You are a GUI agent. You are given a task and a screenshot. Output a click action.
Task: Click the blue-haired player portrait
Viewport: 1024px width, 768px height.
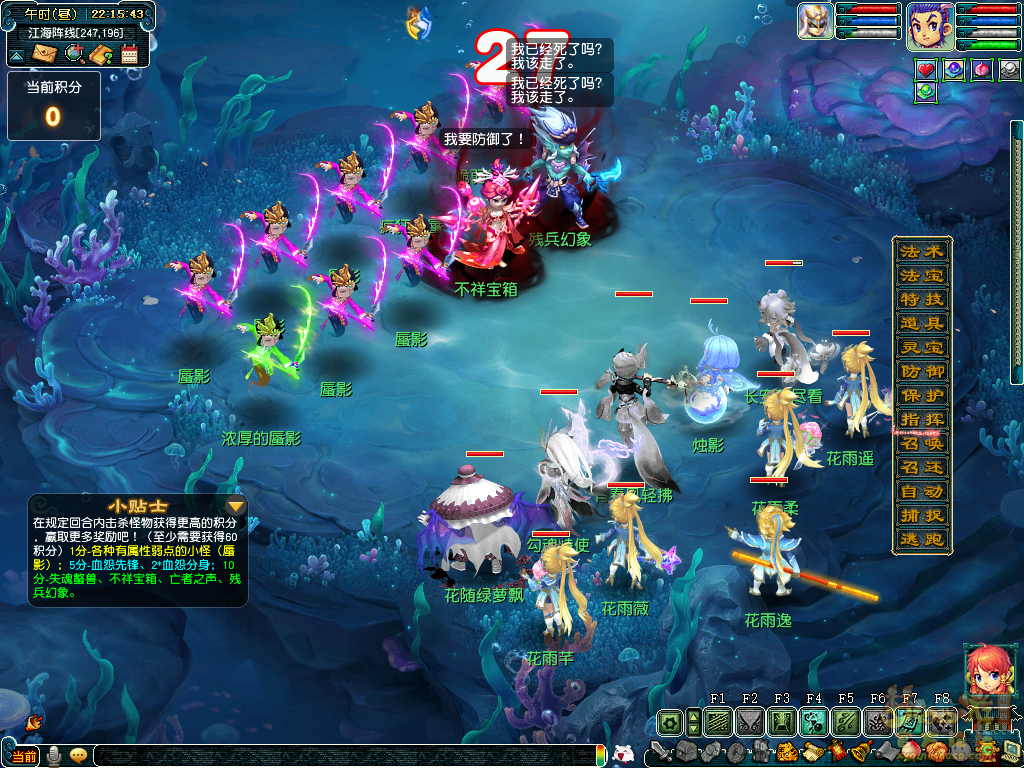929,25
